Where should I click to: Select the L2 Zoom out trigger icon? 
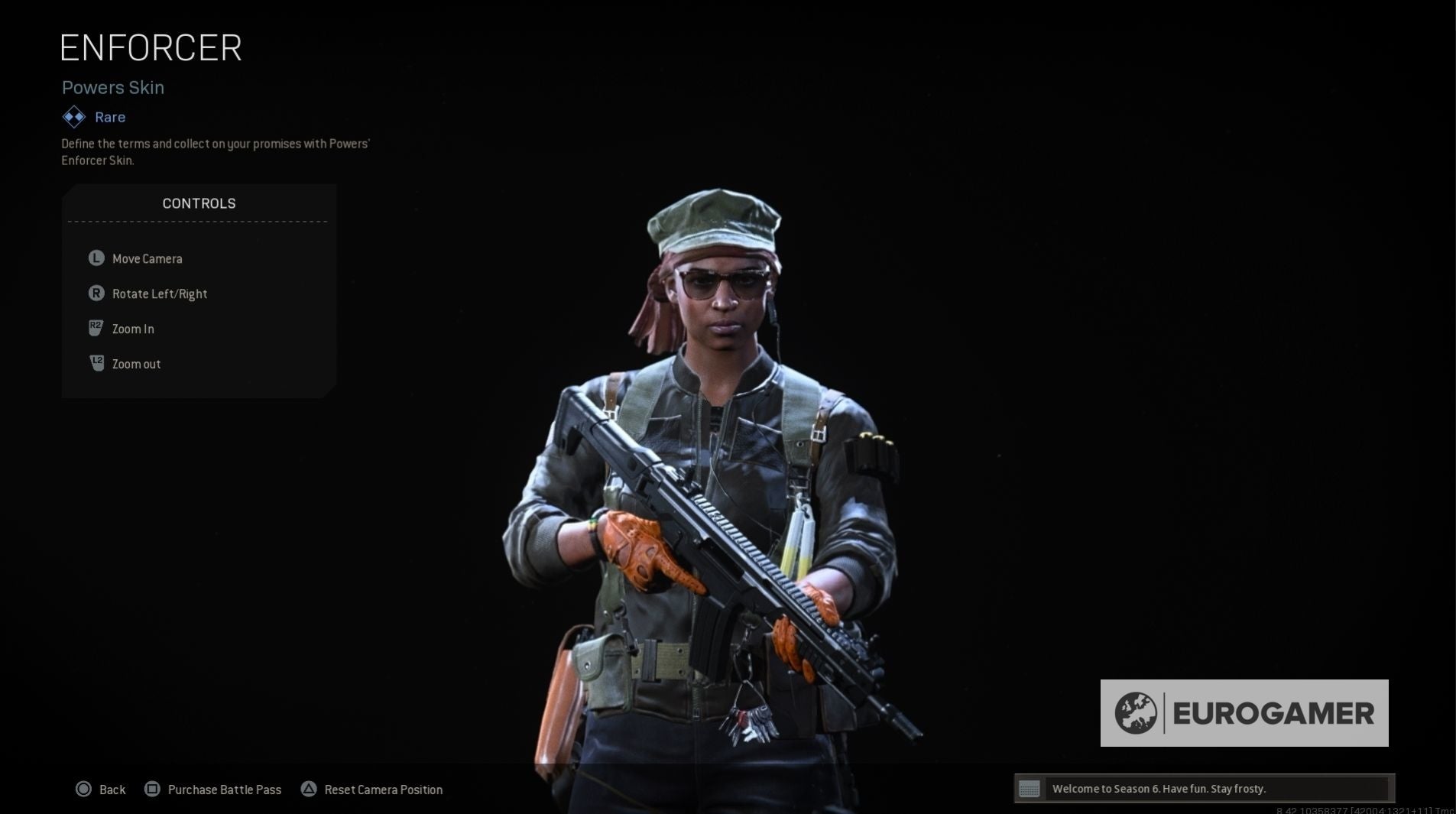pyautogui.click(x=95, y=364)
